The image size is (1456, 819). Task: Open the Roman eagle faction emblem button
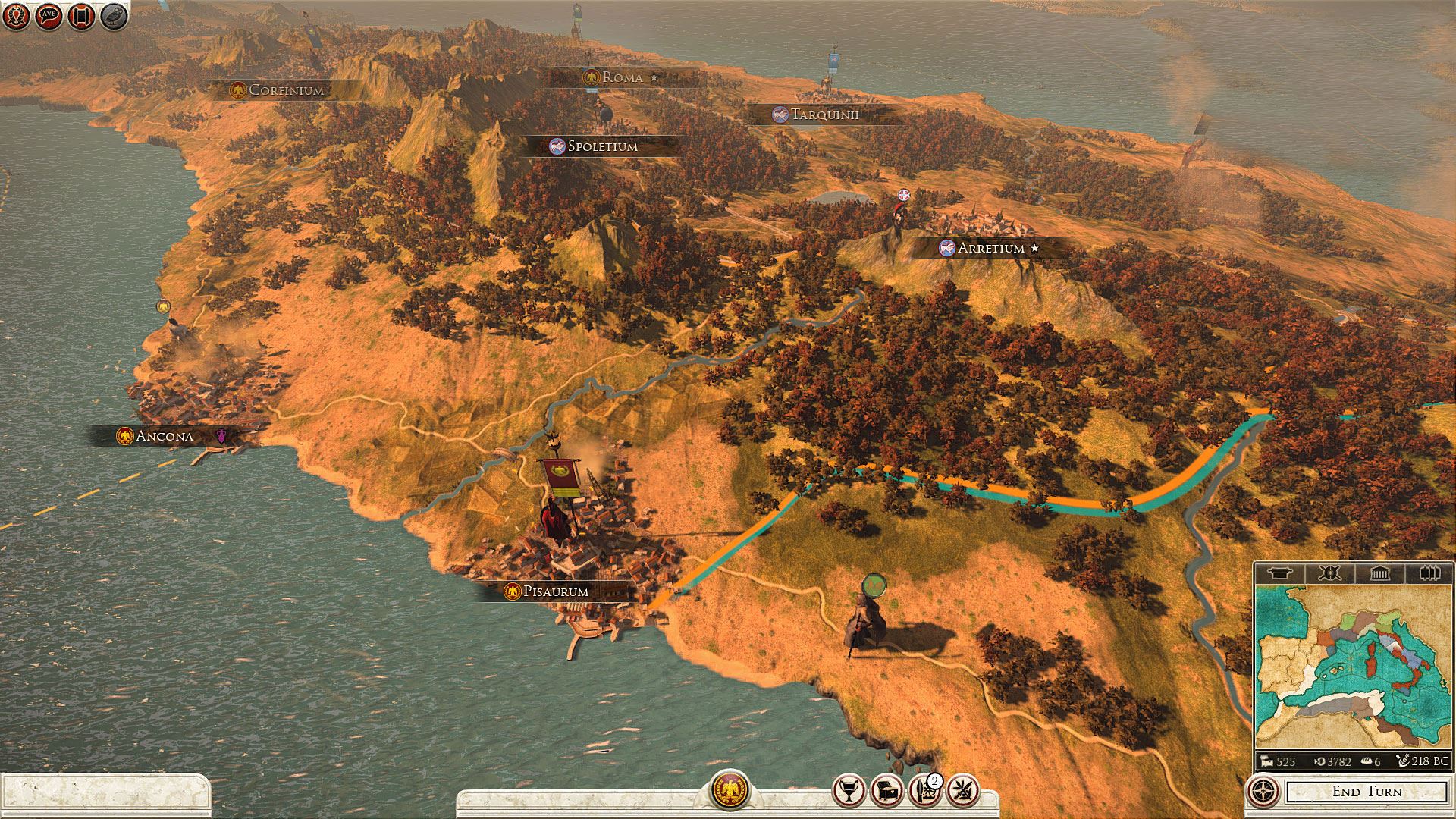730,790
